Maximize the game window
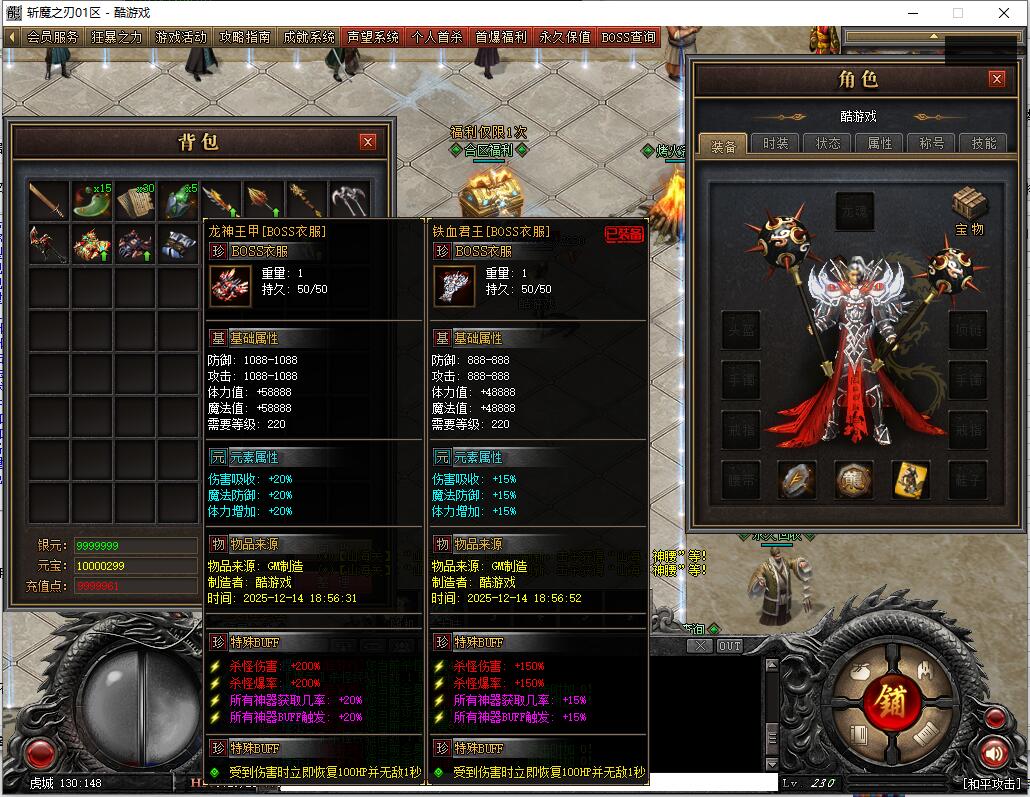1030x797 pixels. coord(957,14)
